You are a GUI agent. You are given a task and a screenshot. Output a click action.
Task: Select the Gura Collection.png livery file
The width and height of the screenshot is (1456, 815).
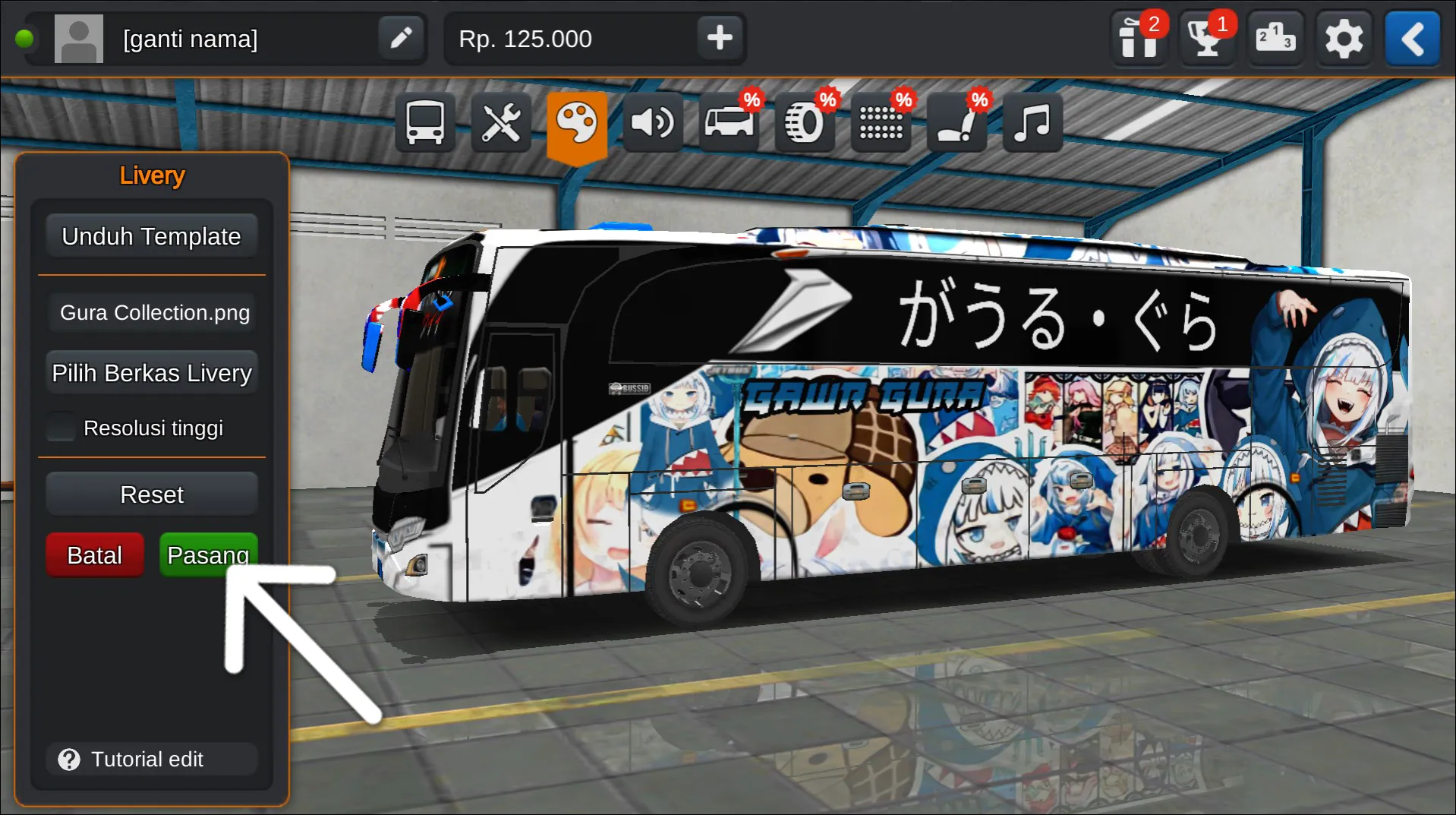152,312
